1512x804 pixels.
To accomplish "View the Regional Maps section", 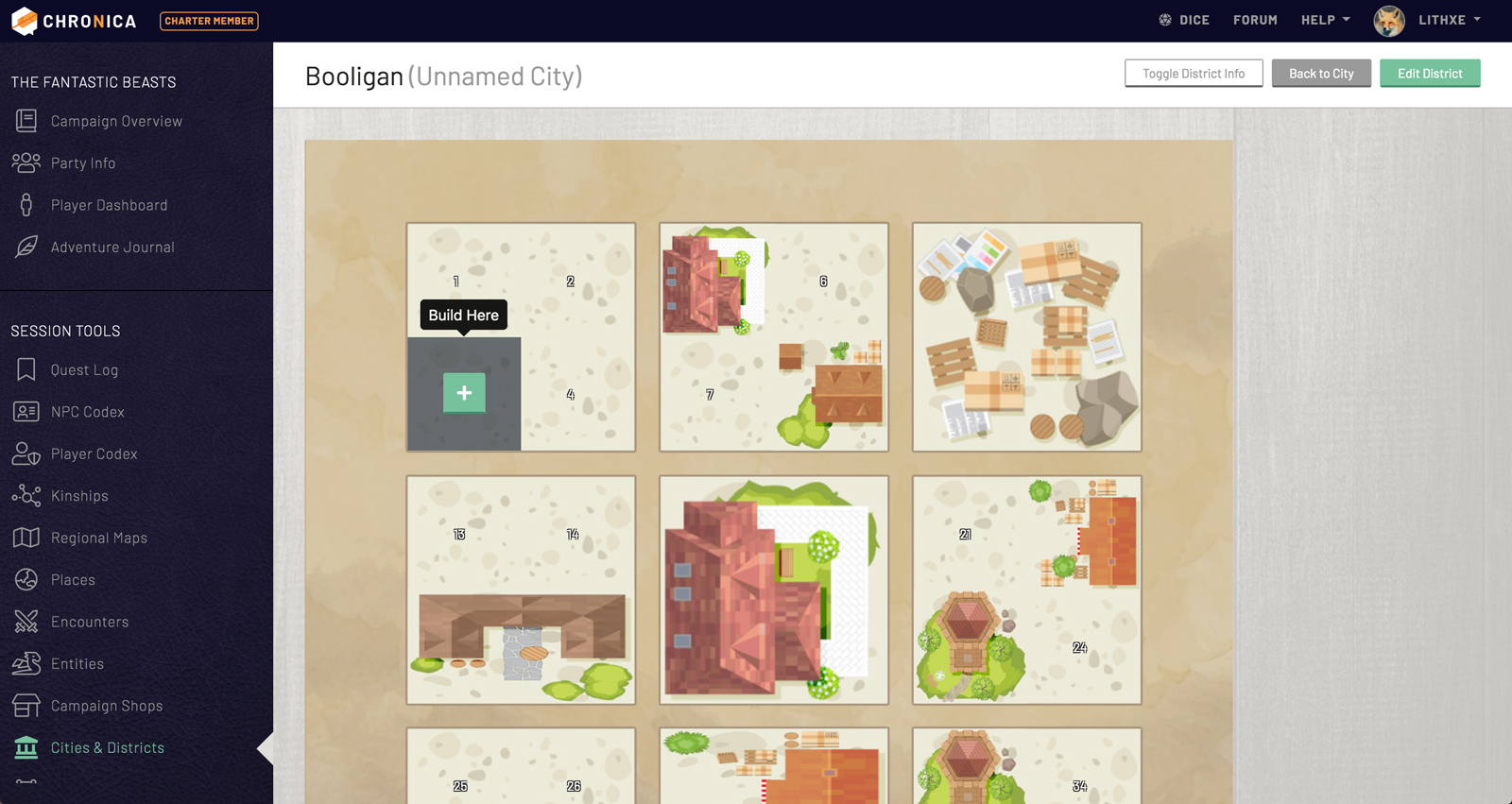I will [x=99, y=538].
